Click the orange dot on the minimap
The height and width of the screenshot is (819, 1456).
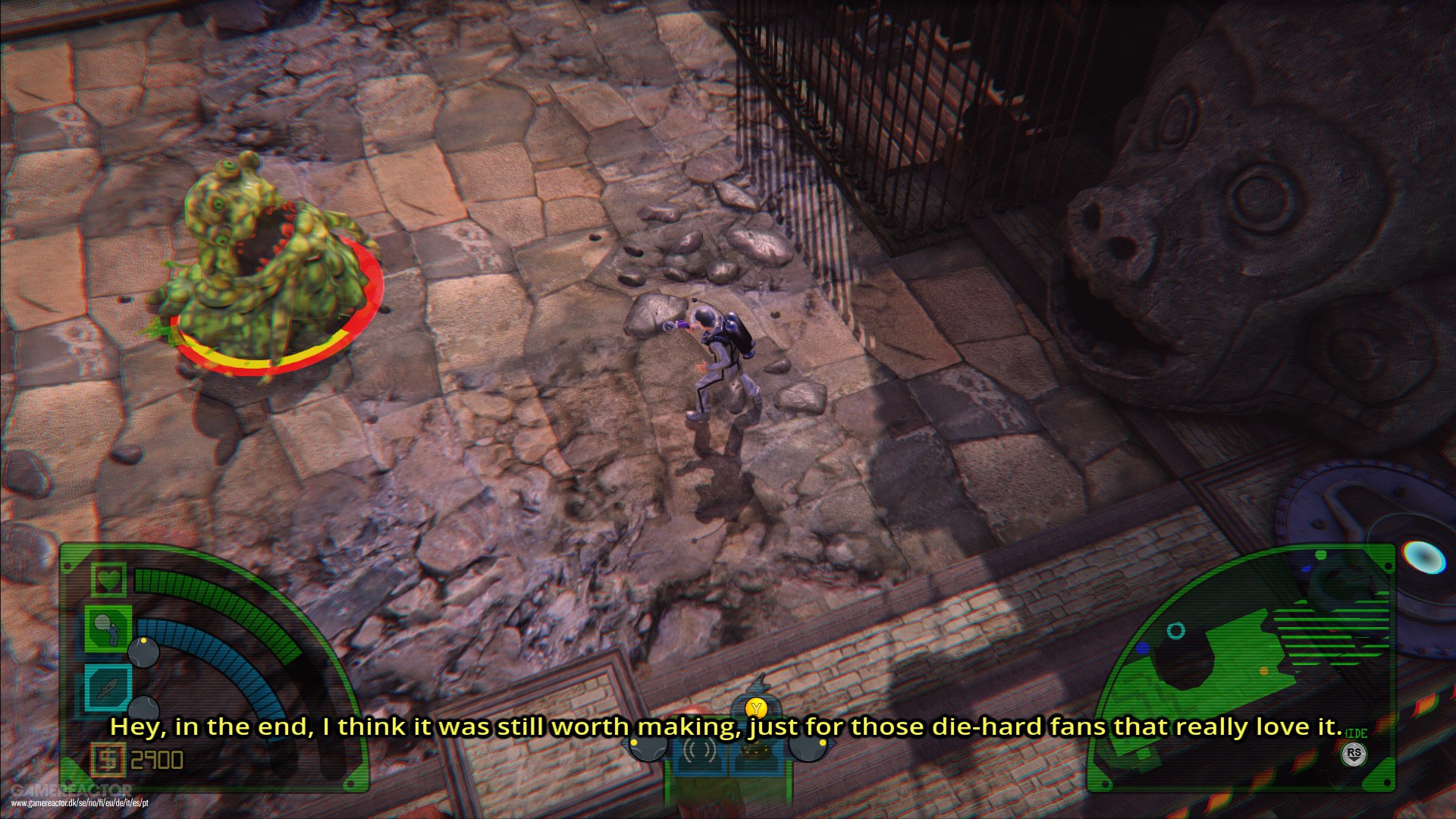[1263, 670]
